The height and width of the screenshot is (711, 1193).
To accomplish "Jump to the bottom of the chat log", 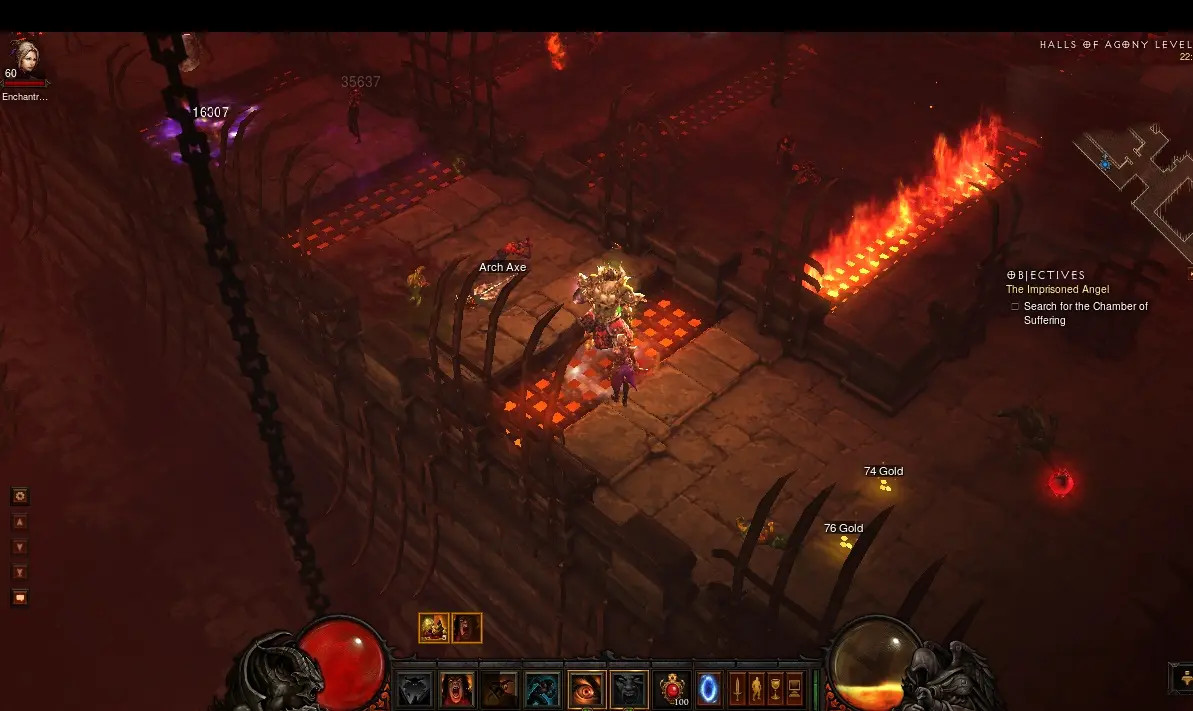I will (x=19, y=572).
